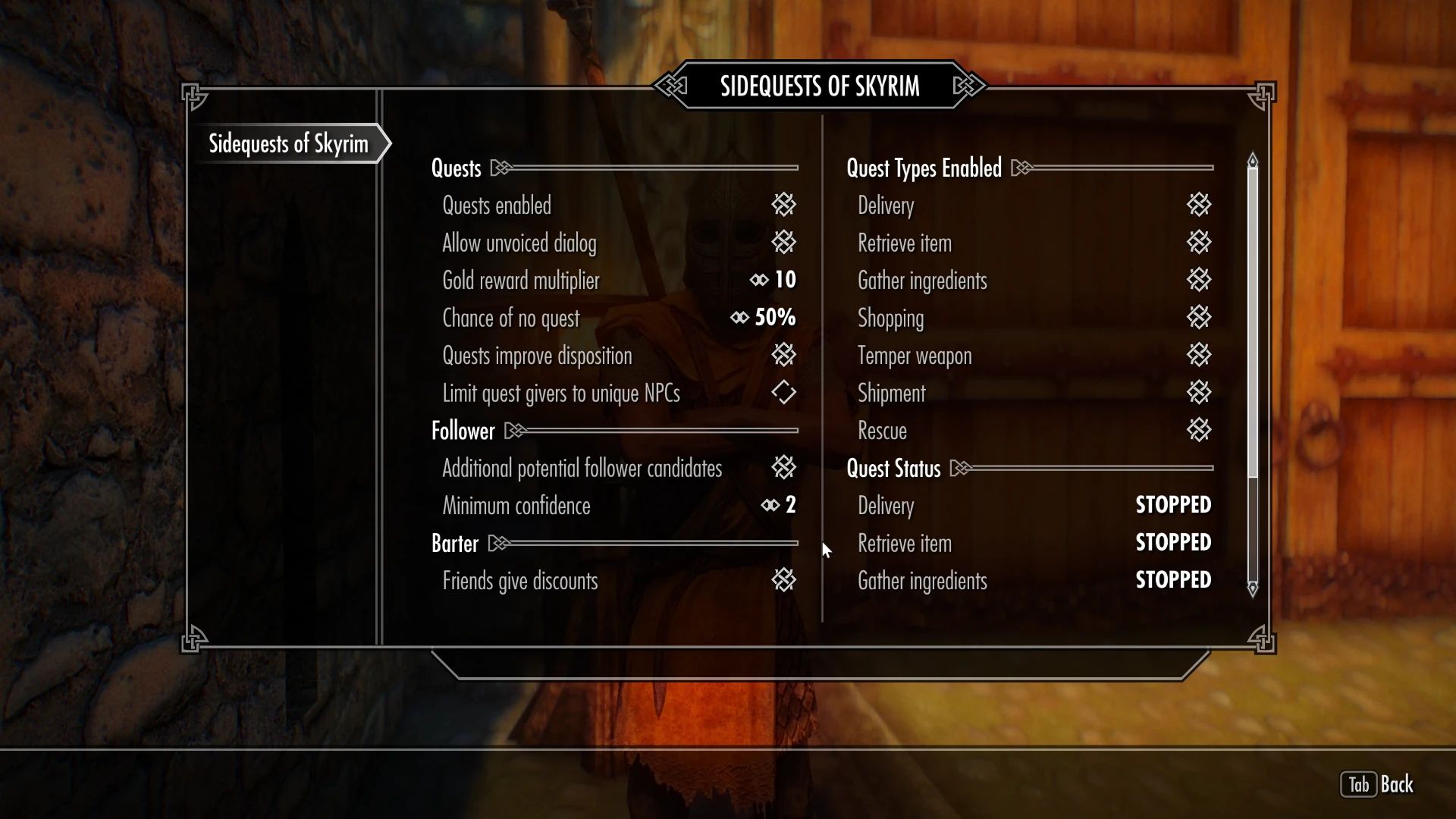
Task: Toggle the Delivery quest type icon
Action: pyautogui.click(x=1198, y=206)
